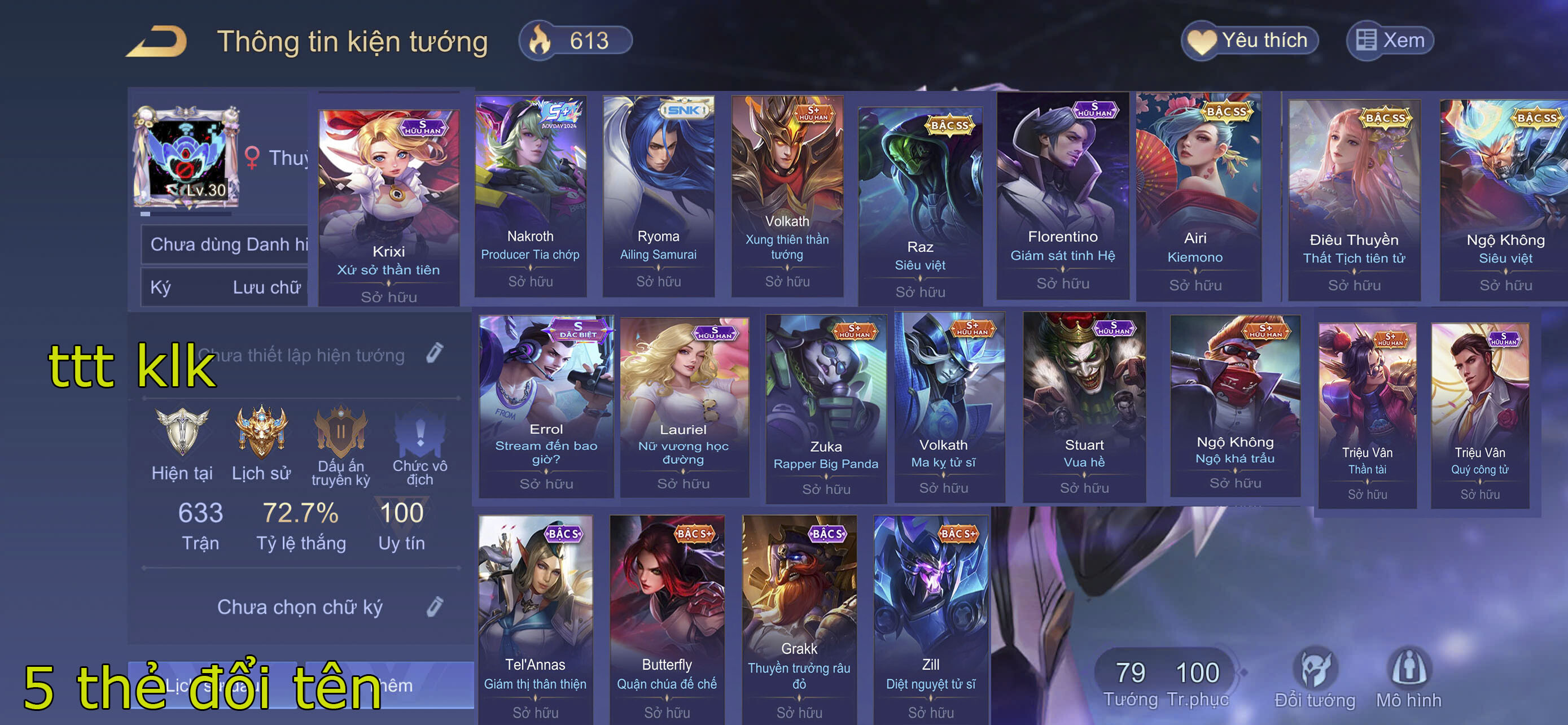Select the Airi Kiemono skin card
The image size is (1568, 725).
tap(1195, 196)
